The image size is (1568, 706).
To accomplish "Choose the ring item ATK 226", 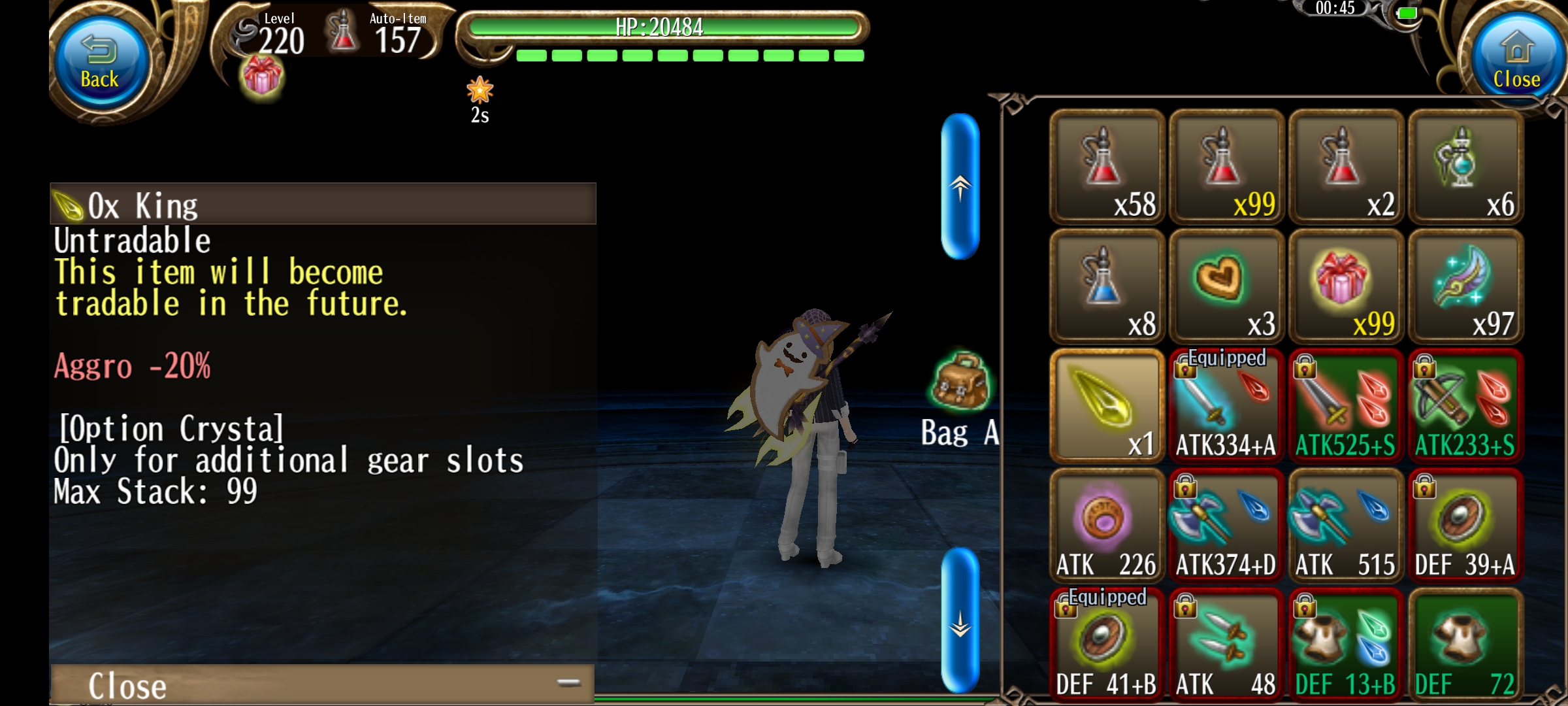I will (1107, 526).
